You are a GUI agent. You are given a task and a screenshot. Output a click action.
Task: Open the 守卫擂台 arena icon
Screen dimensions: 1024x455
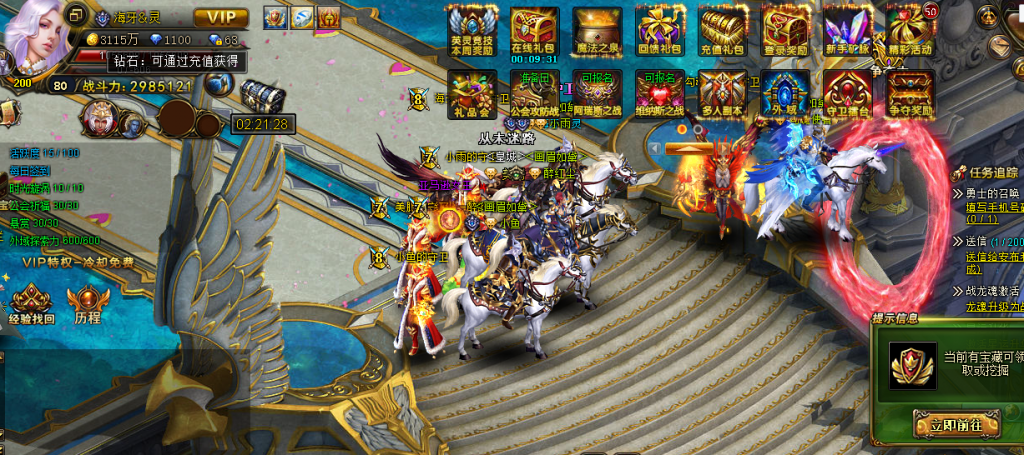click(x=847, y=92)
